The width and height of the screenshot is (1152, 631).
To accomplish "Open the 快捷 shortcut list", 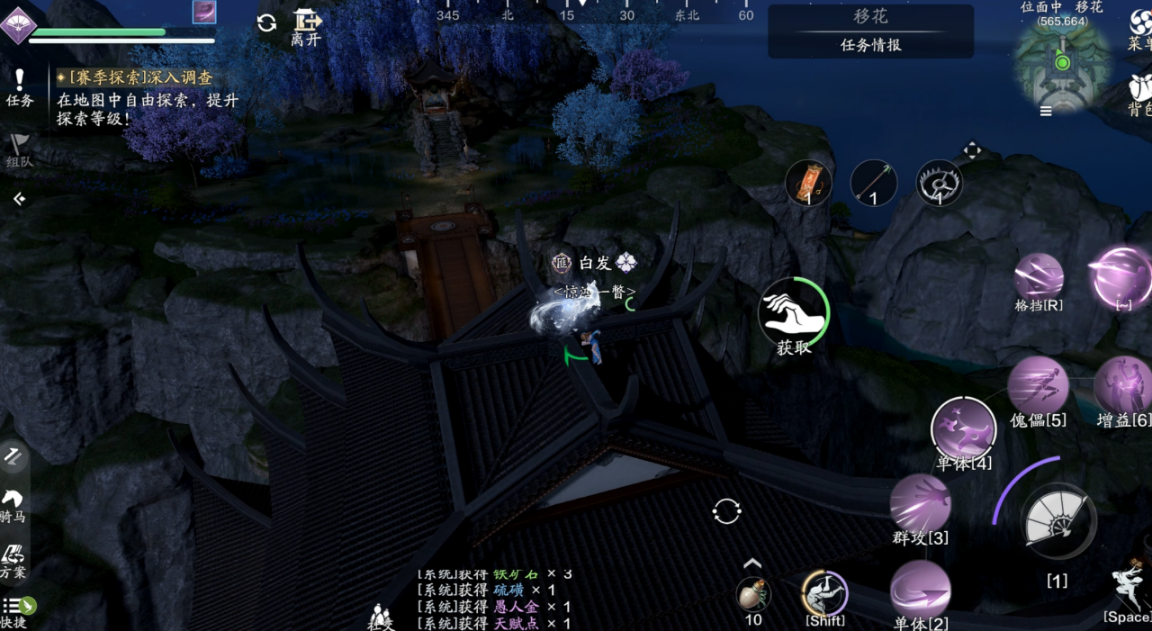I will pos(16,610).
